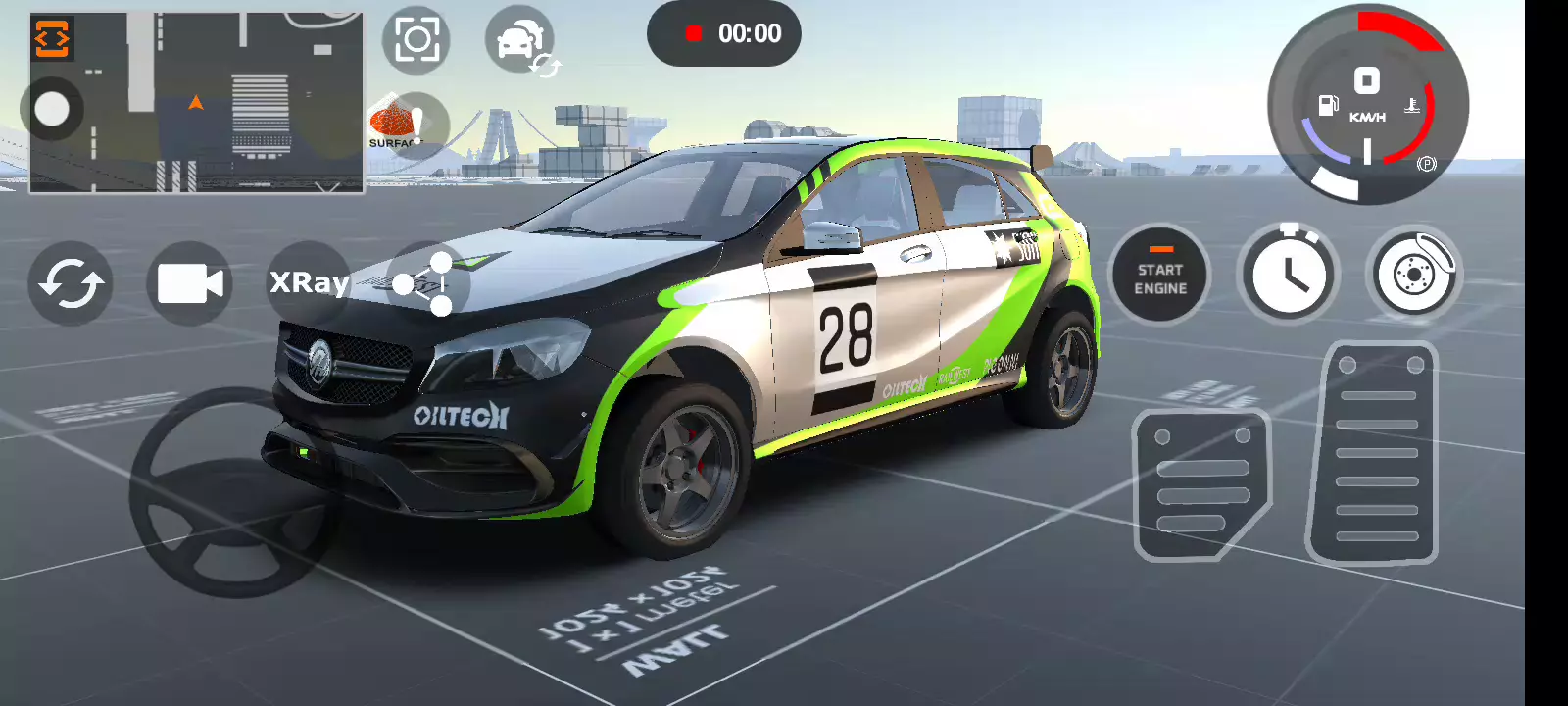This screenshot has width=1568, height=706.
Task: Switch the camera view
Action: click(189, 283)
